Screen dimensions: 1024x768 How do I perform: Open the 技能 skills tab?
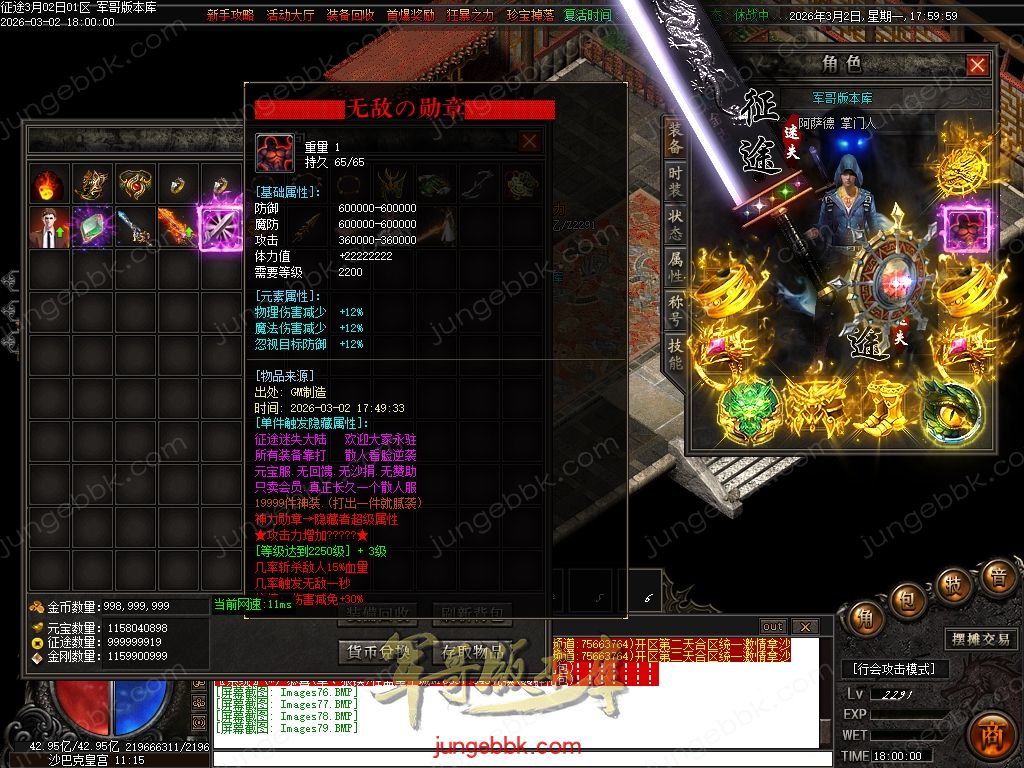pyautogui.click(x=676, y=353)
